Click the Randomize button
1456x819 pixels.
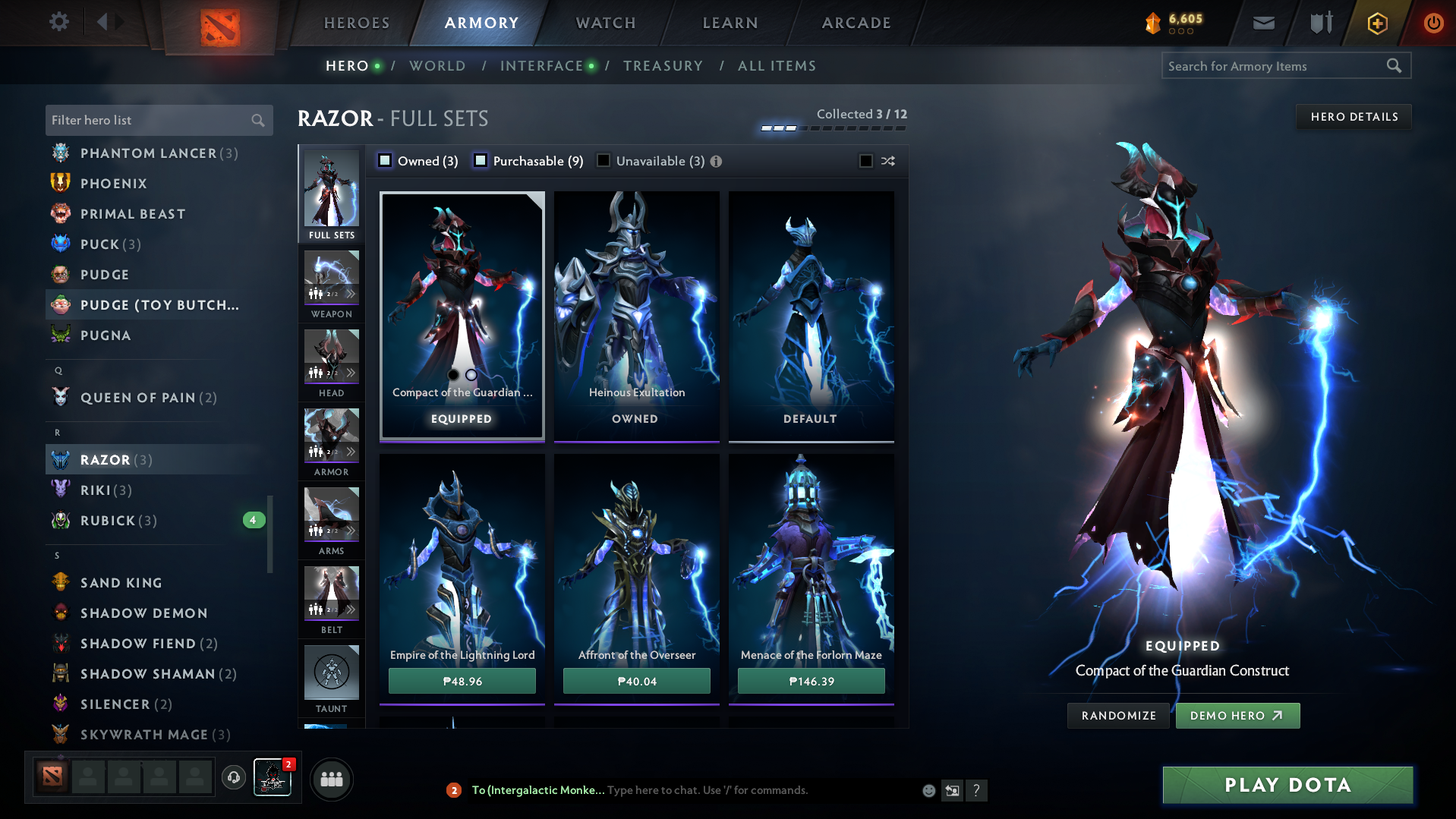(x=1118, y=716)
